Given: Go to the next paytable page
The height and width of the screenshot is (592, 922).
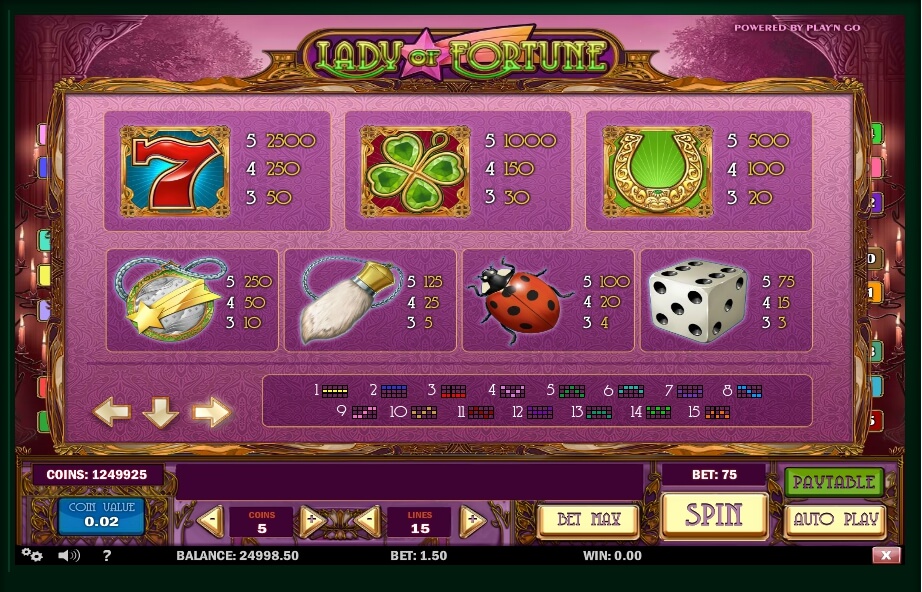Looking at the screenshot, I should click(211, 411).
